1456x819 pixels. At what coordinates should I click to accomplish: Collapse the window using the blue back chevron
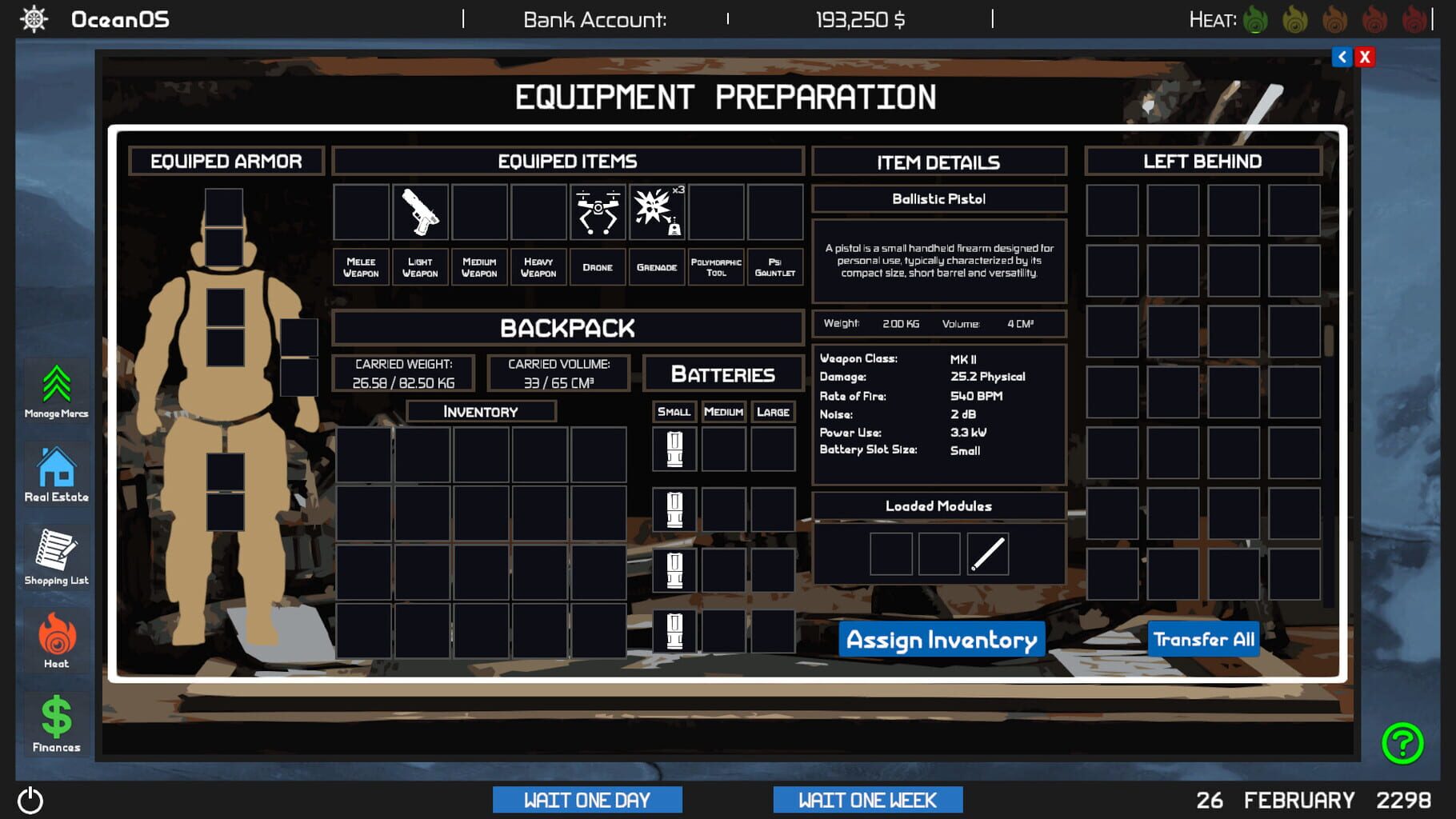pyautogui.click(x=1340, y=56)
